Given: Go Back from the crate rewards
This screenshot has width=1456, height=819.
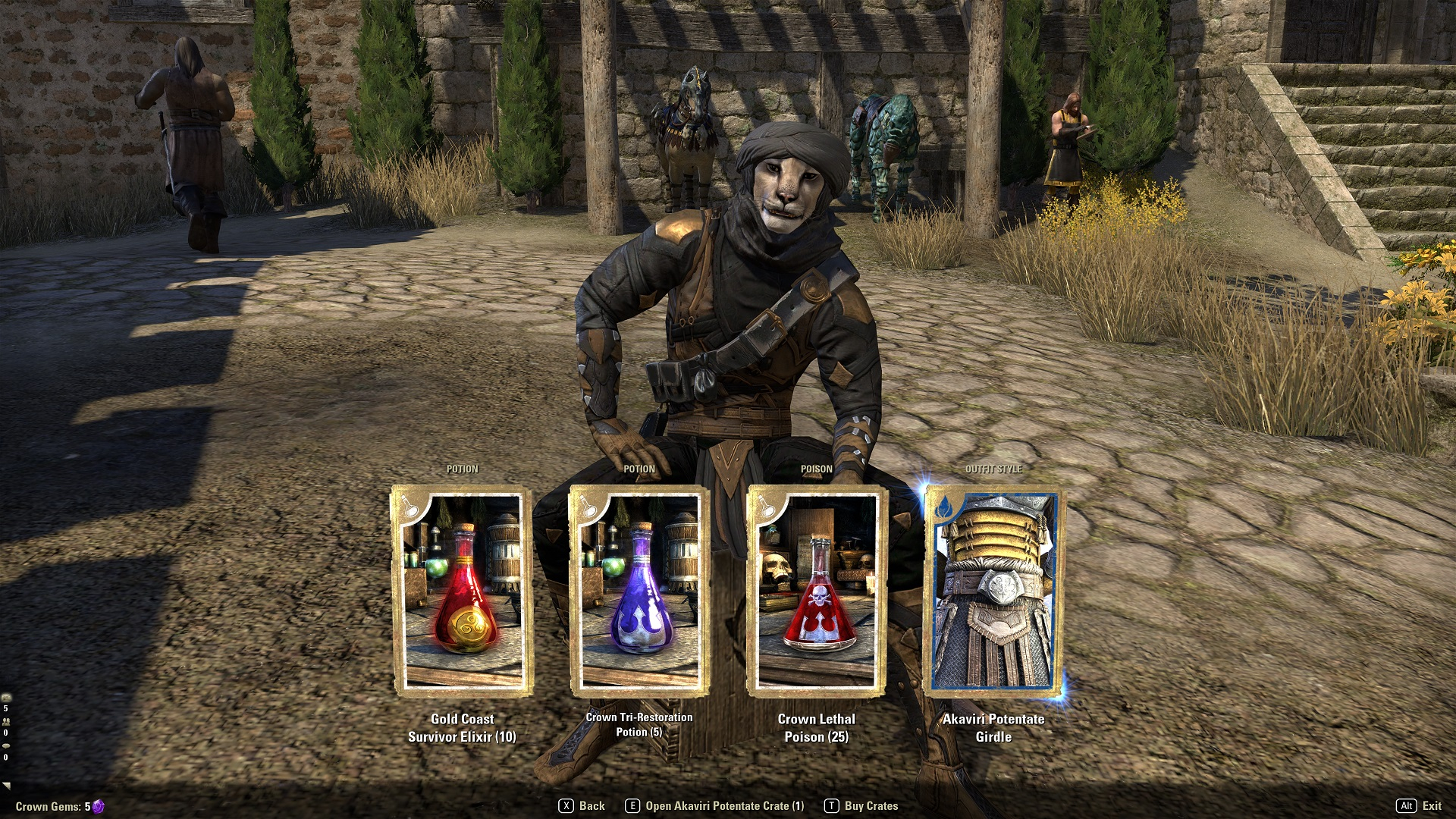Looking at the screenshot, I should click(x=582, y=806).
